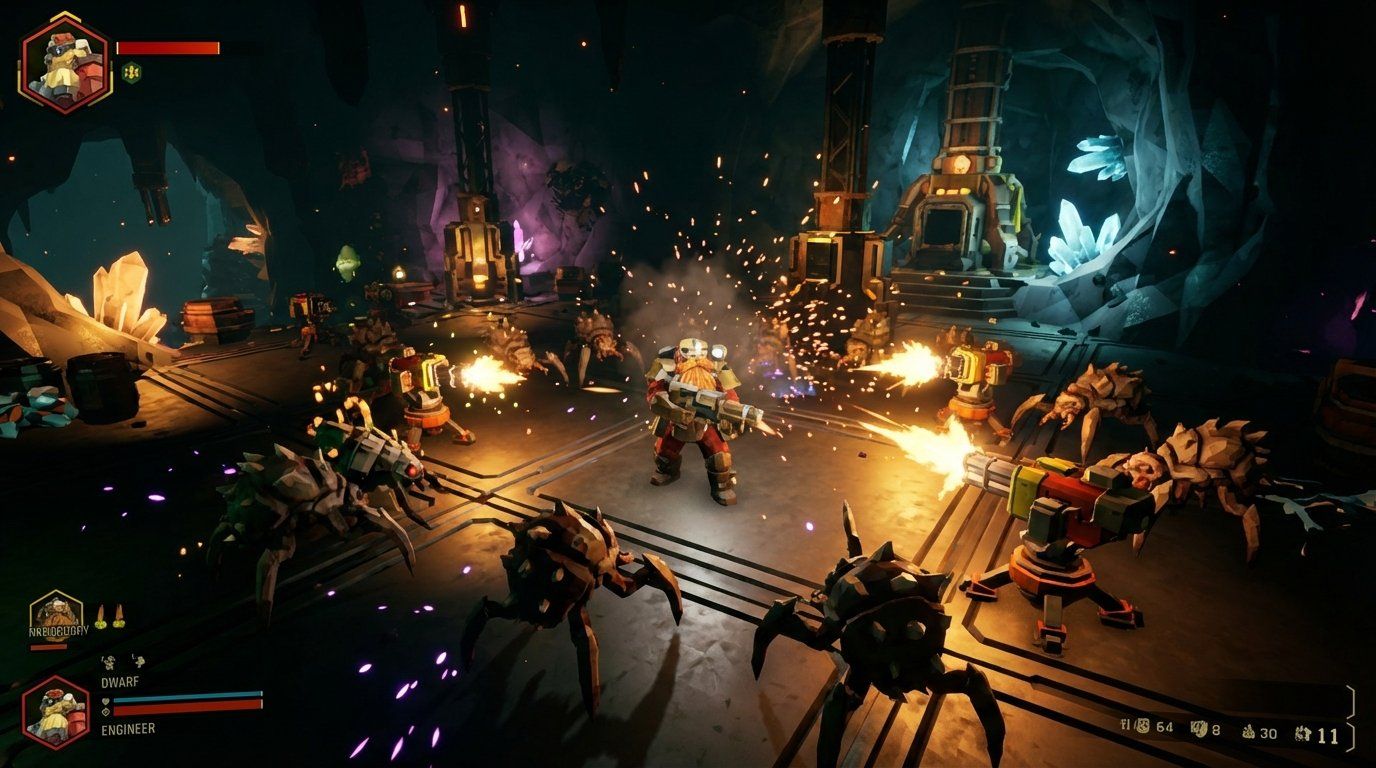Toggle the small dwarf marker icons above the DWARF label

coord(122,662)
